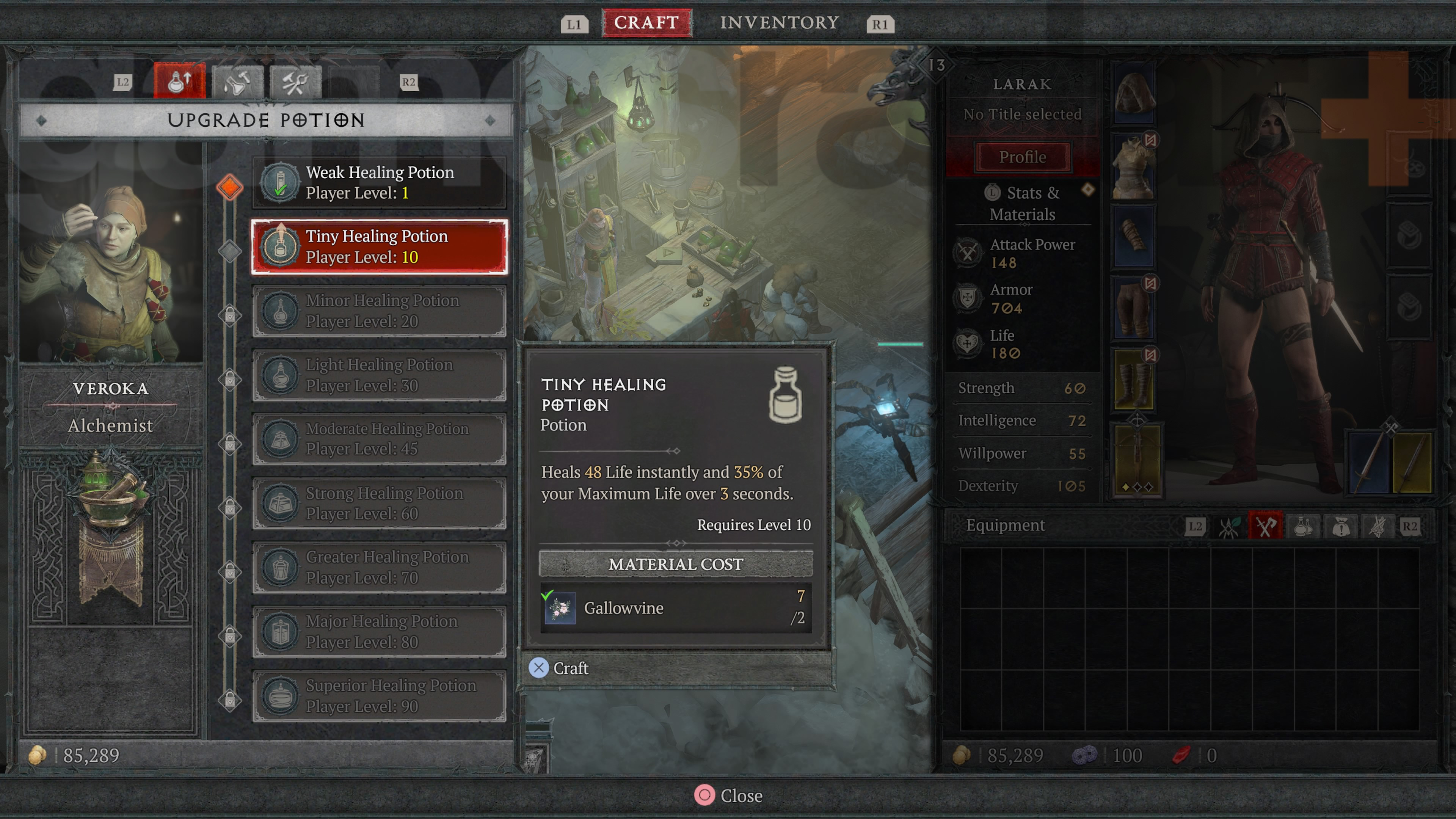Open the Upgrade Potion category tab

179,82
